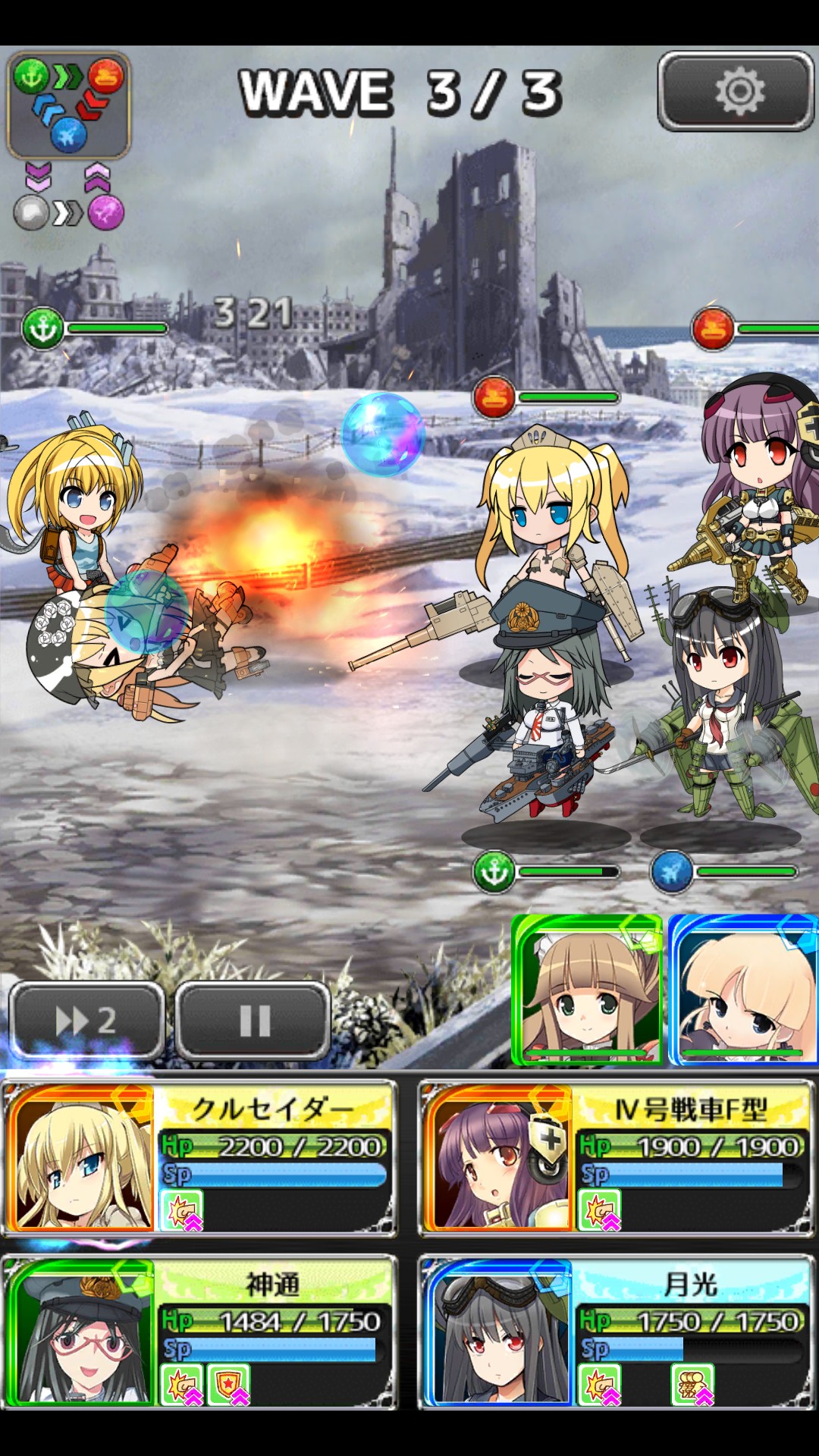This screenshot has width=819, height=1456.
Task: Select the 神通 unit card
Action: [x=200, y=1332]
